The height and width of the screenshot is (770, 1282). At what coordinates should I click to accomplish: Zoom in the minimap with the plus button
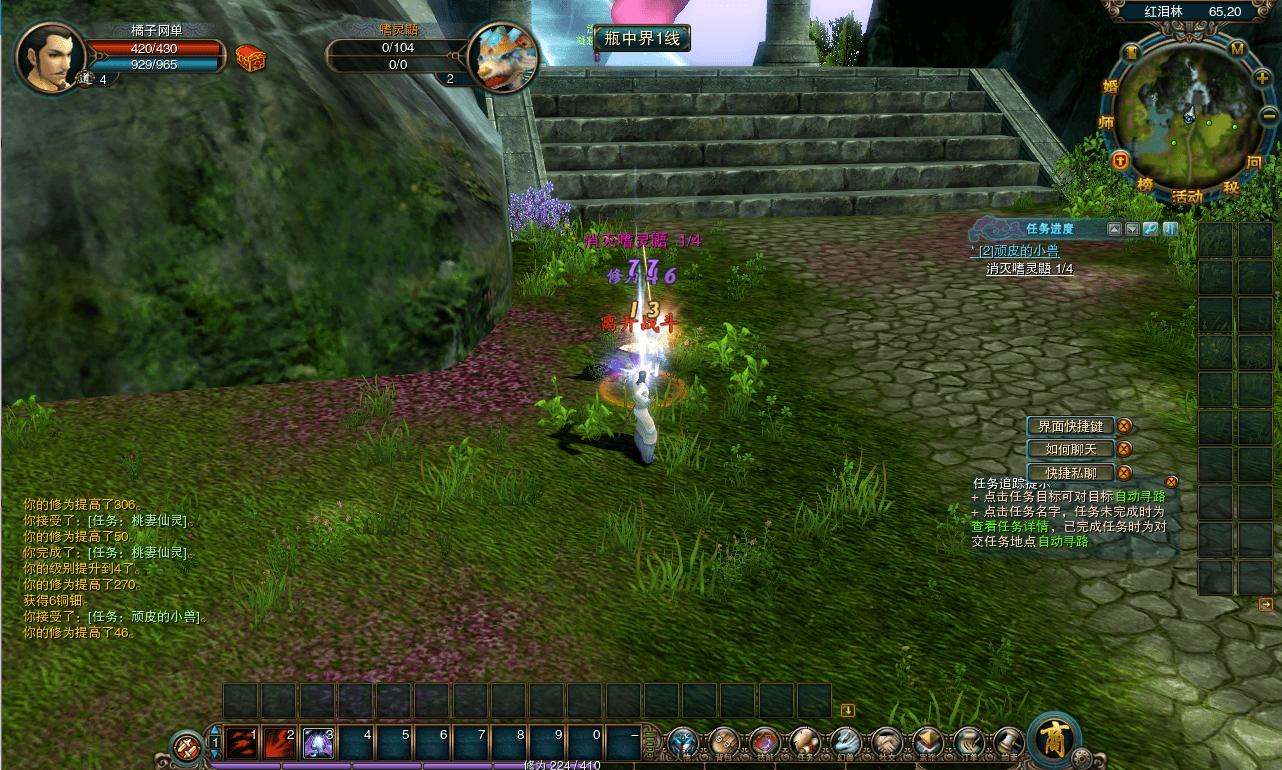click(1261, 78)
